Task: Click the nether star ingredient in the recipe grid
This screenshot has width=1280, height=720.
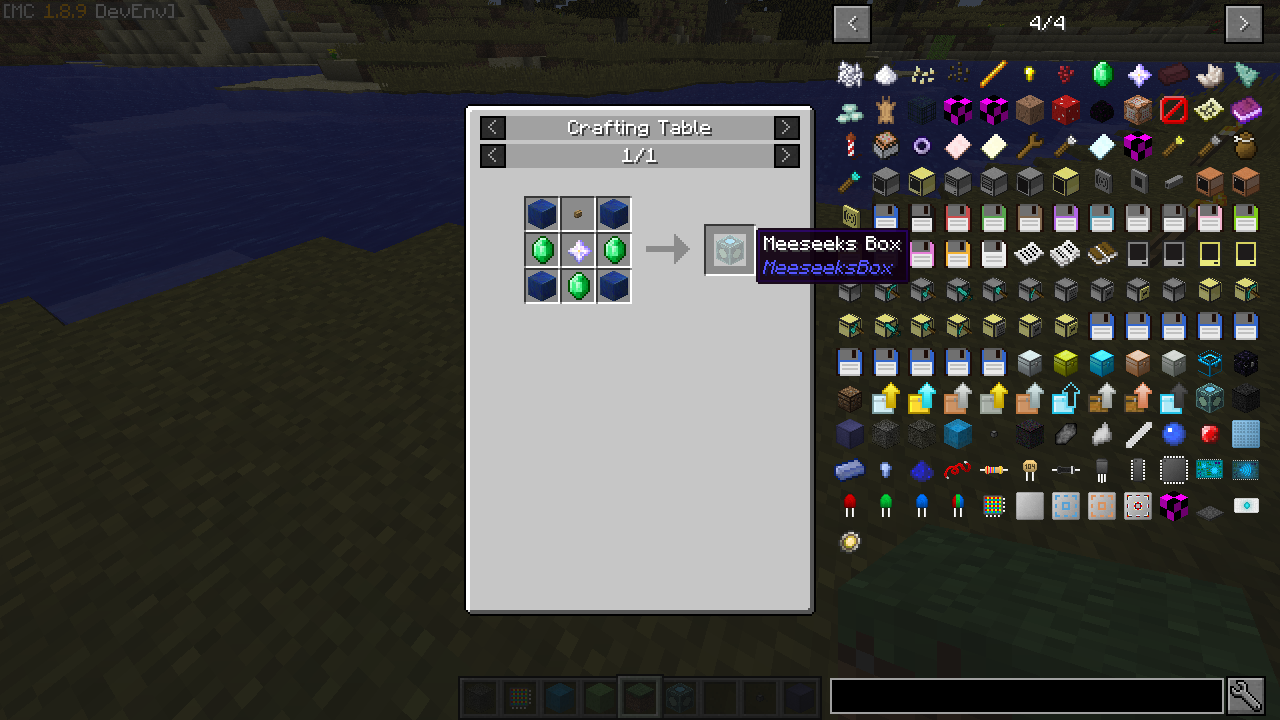Action: point(578,250)
